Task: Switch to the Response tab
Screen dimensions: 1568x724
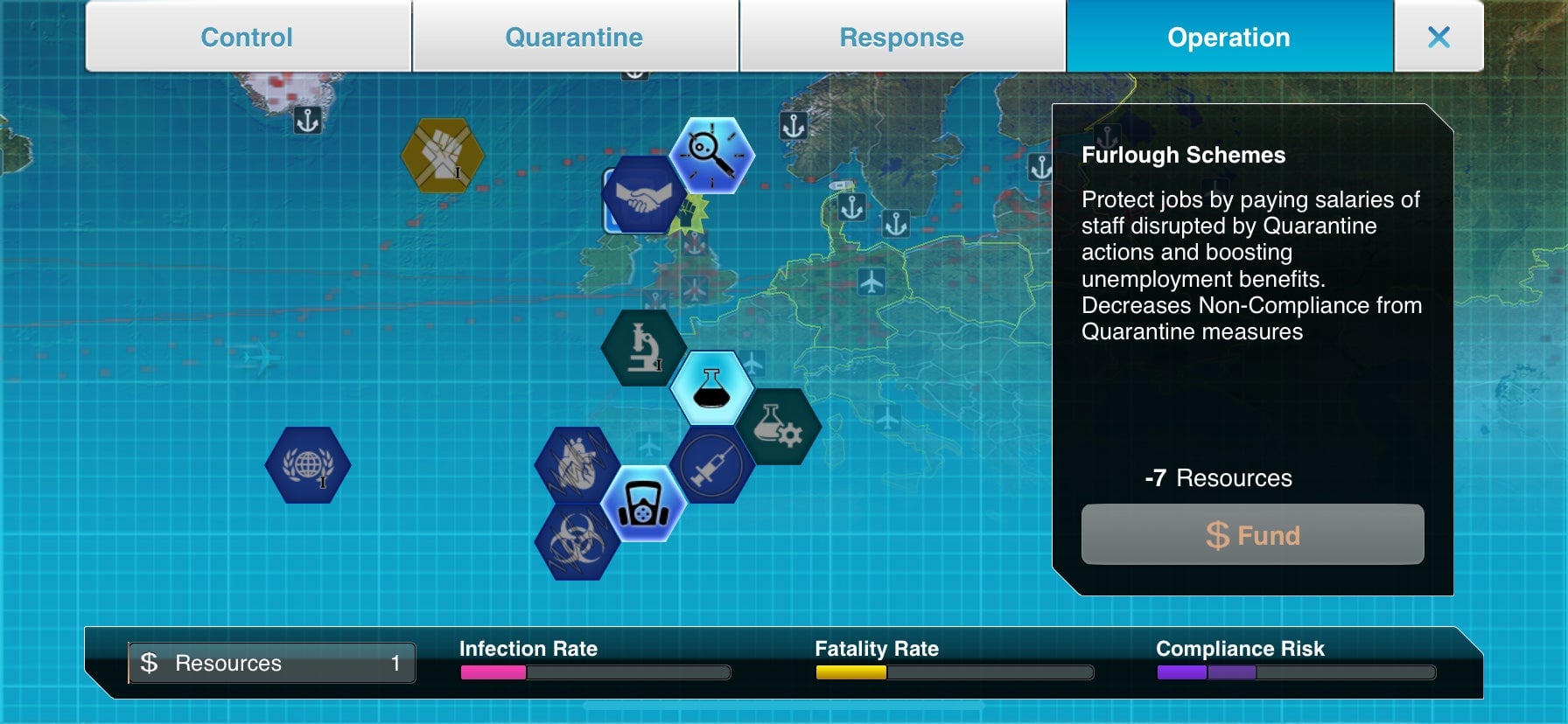Action: [902, 37]
